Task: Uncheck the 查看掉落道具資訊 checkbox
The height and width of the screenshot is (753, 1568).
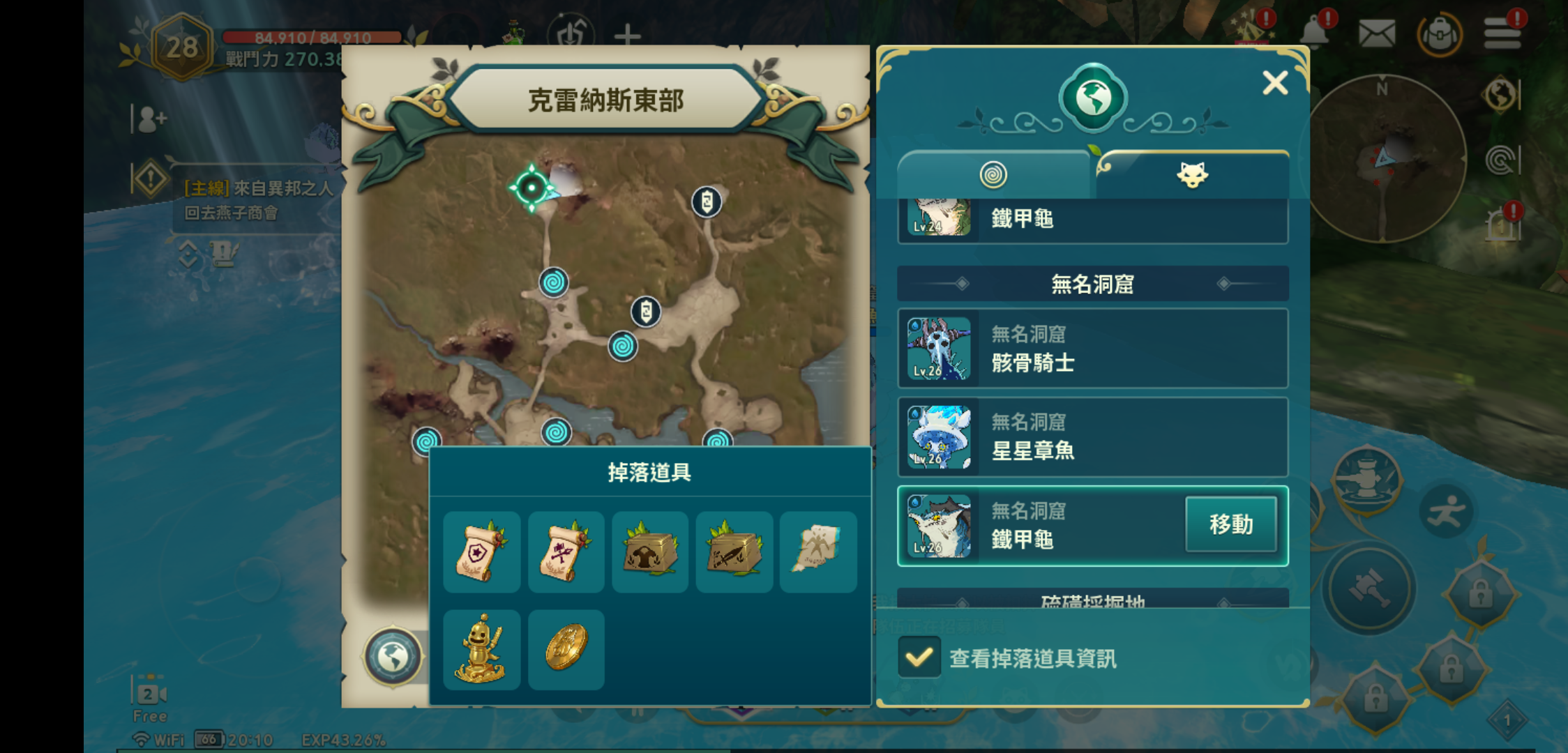Action: tap(919, 657)
